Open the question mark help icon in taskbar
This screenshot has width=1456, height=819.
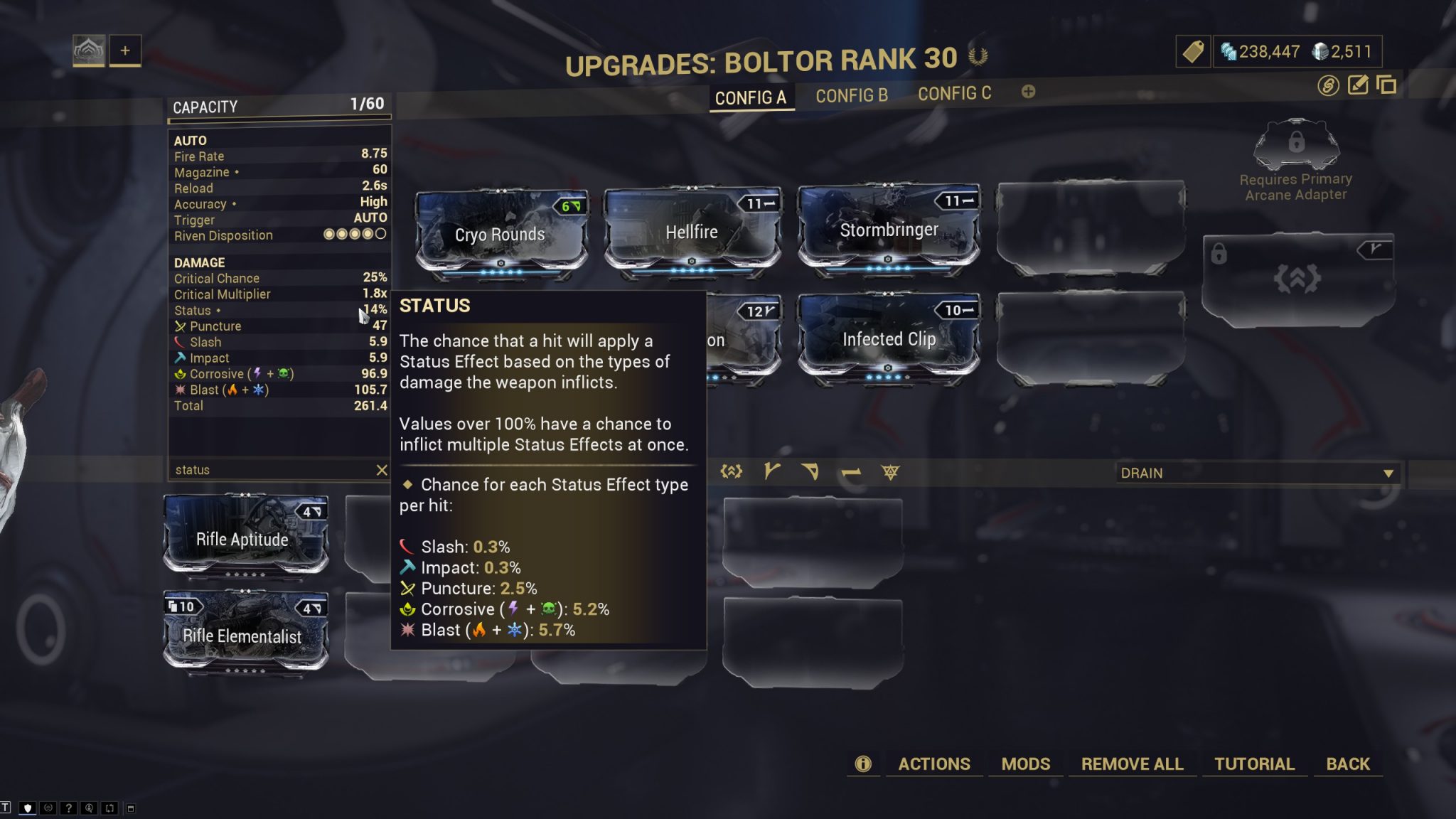click(68, 808)
